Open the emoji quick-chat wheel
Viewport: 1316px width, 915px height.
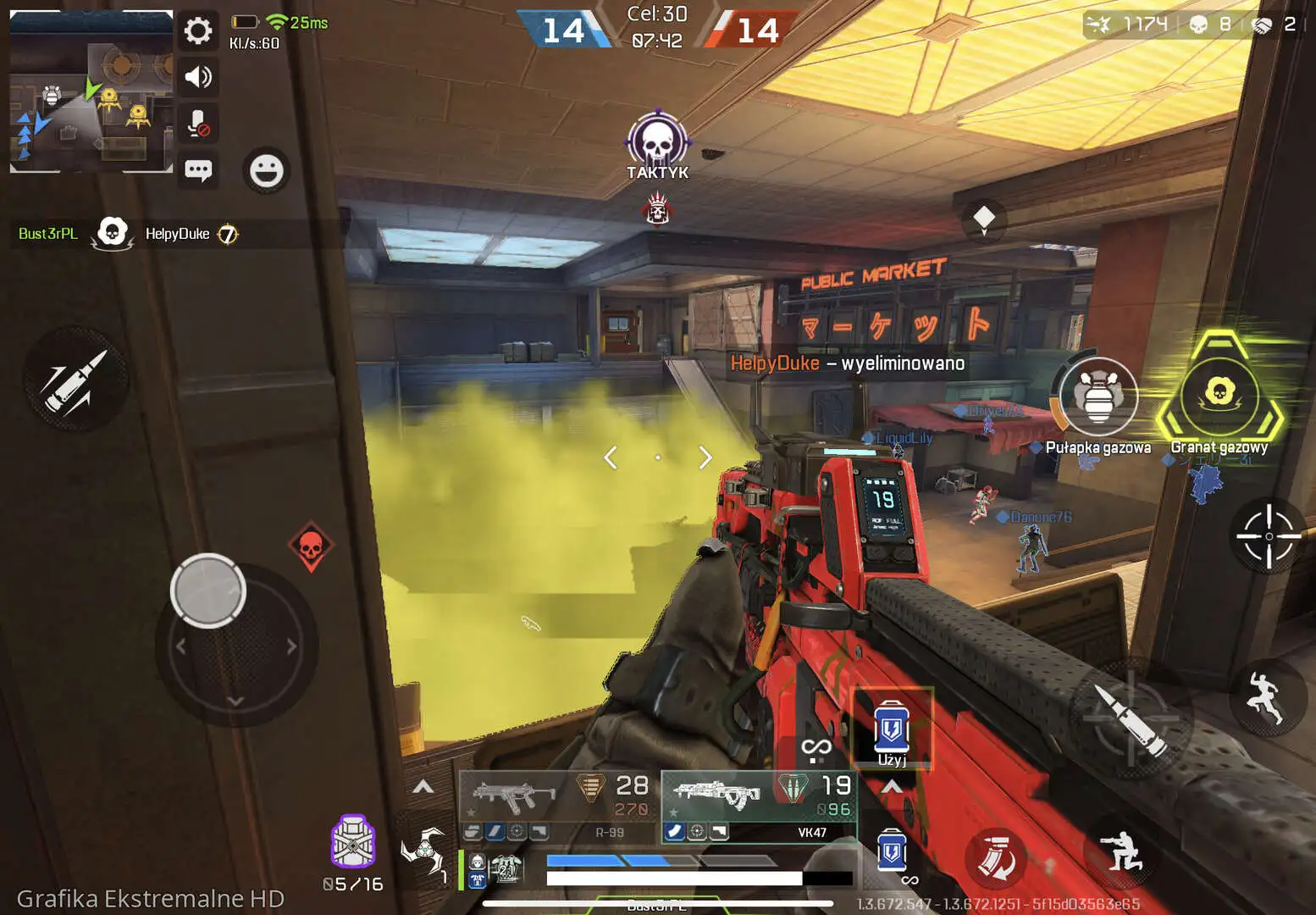(265, 170)
